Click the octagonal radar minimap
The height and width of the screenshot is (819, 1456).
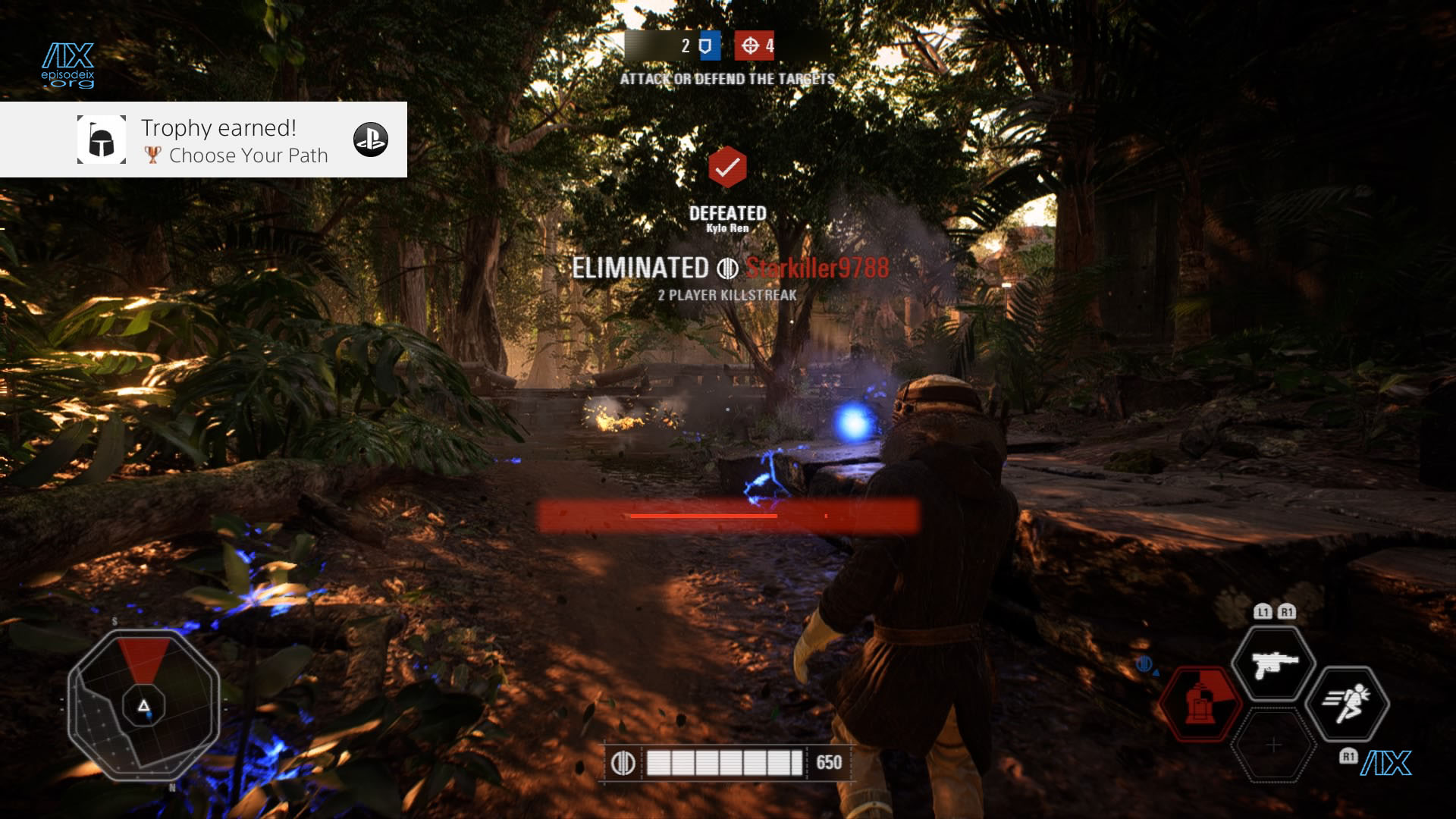[143, 705]
